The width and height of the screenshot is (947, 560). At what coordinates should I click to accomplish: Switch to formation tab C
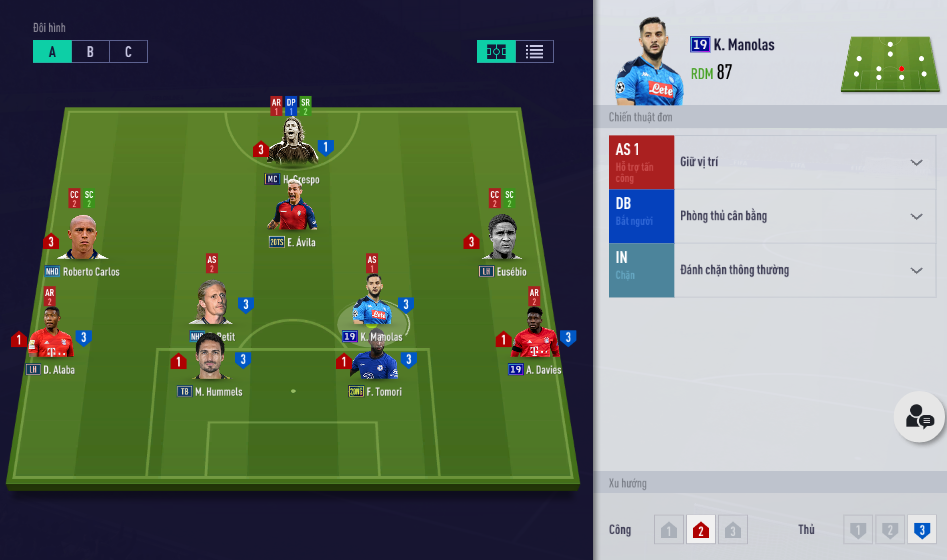click(128, 52)
